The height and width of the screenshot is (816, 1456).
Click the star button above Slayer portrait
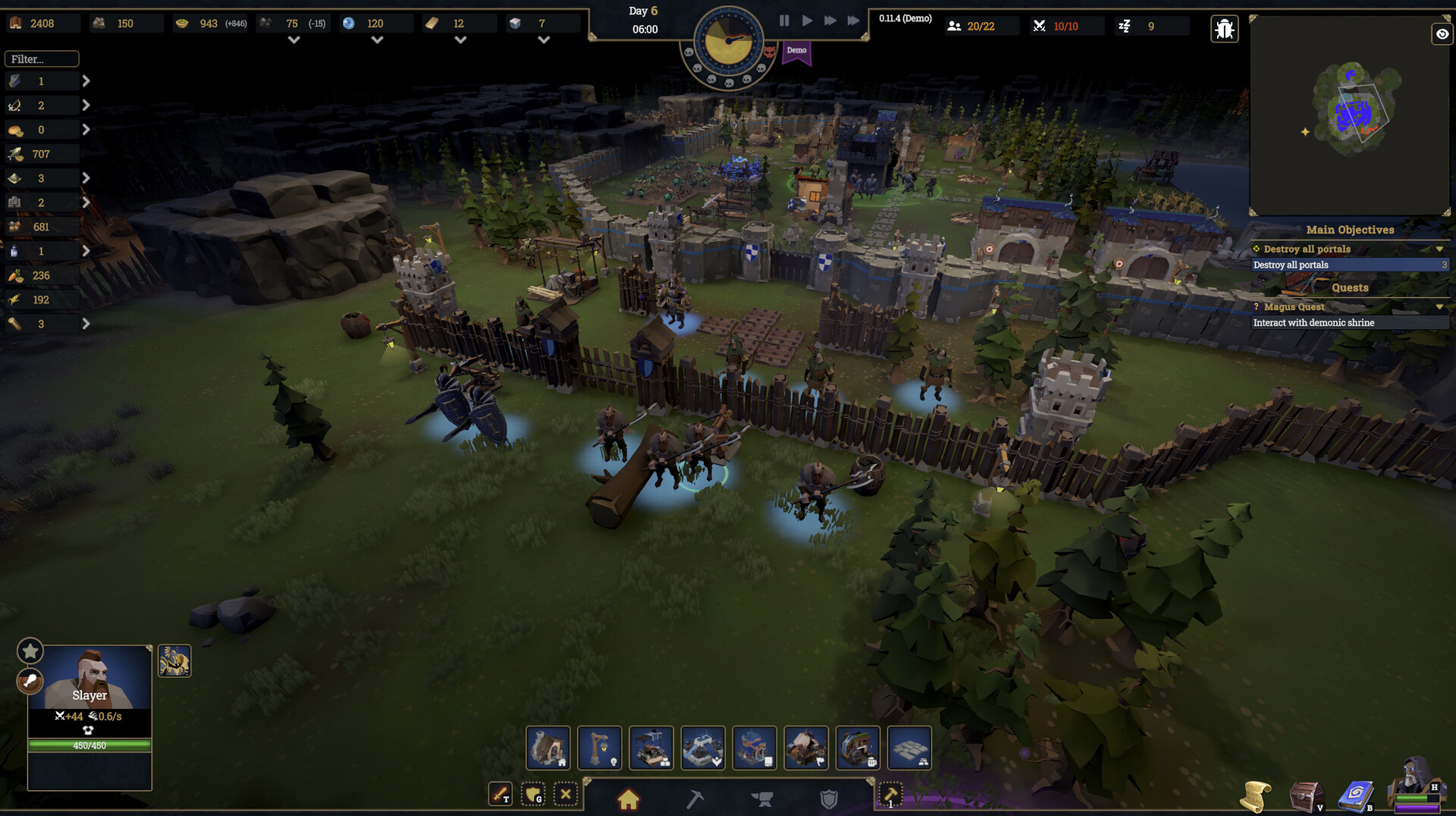[x=30, y=651]
